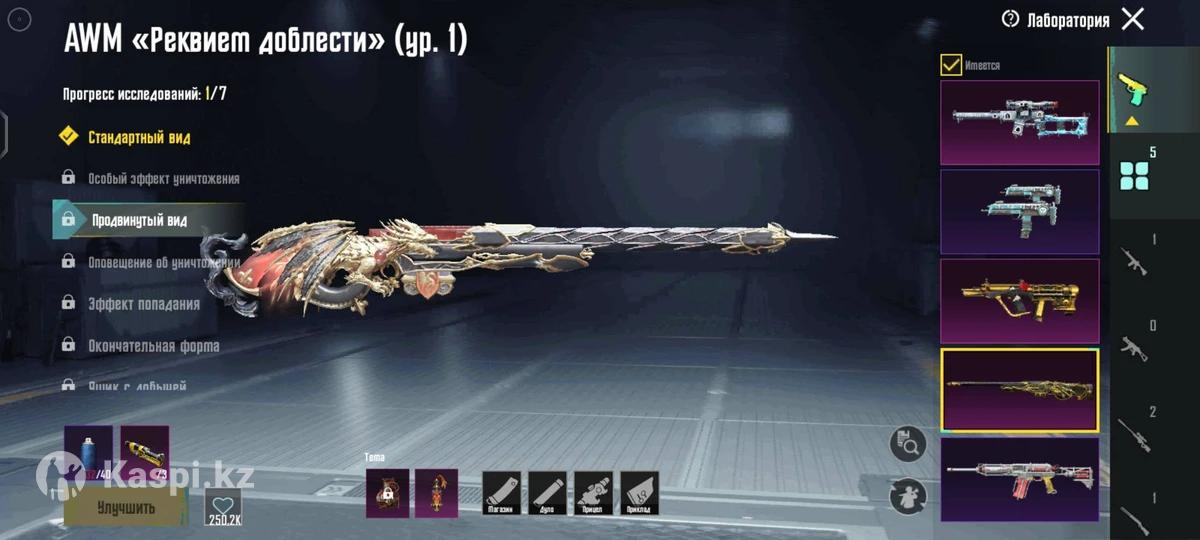Choose the white-red assault rifle skin thumbnail
The width and height of the screenshot is (1200, 540).
coord(1019,479)
